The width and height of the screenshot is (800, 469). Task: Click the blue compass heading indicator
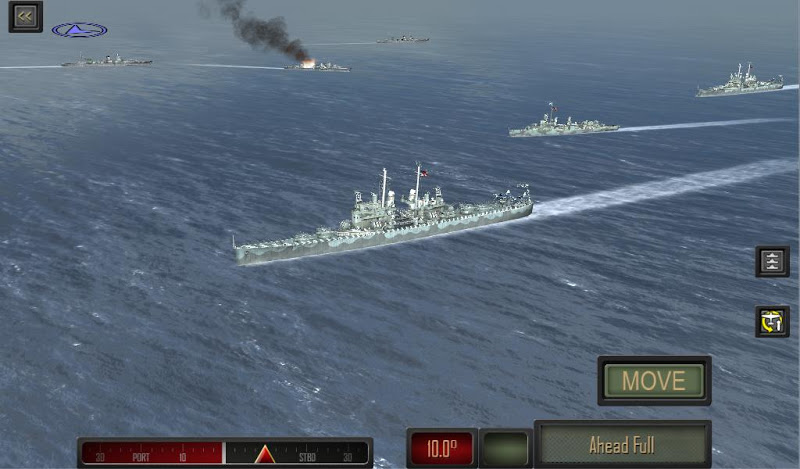point(80,30)
